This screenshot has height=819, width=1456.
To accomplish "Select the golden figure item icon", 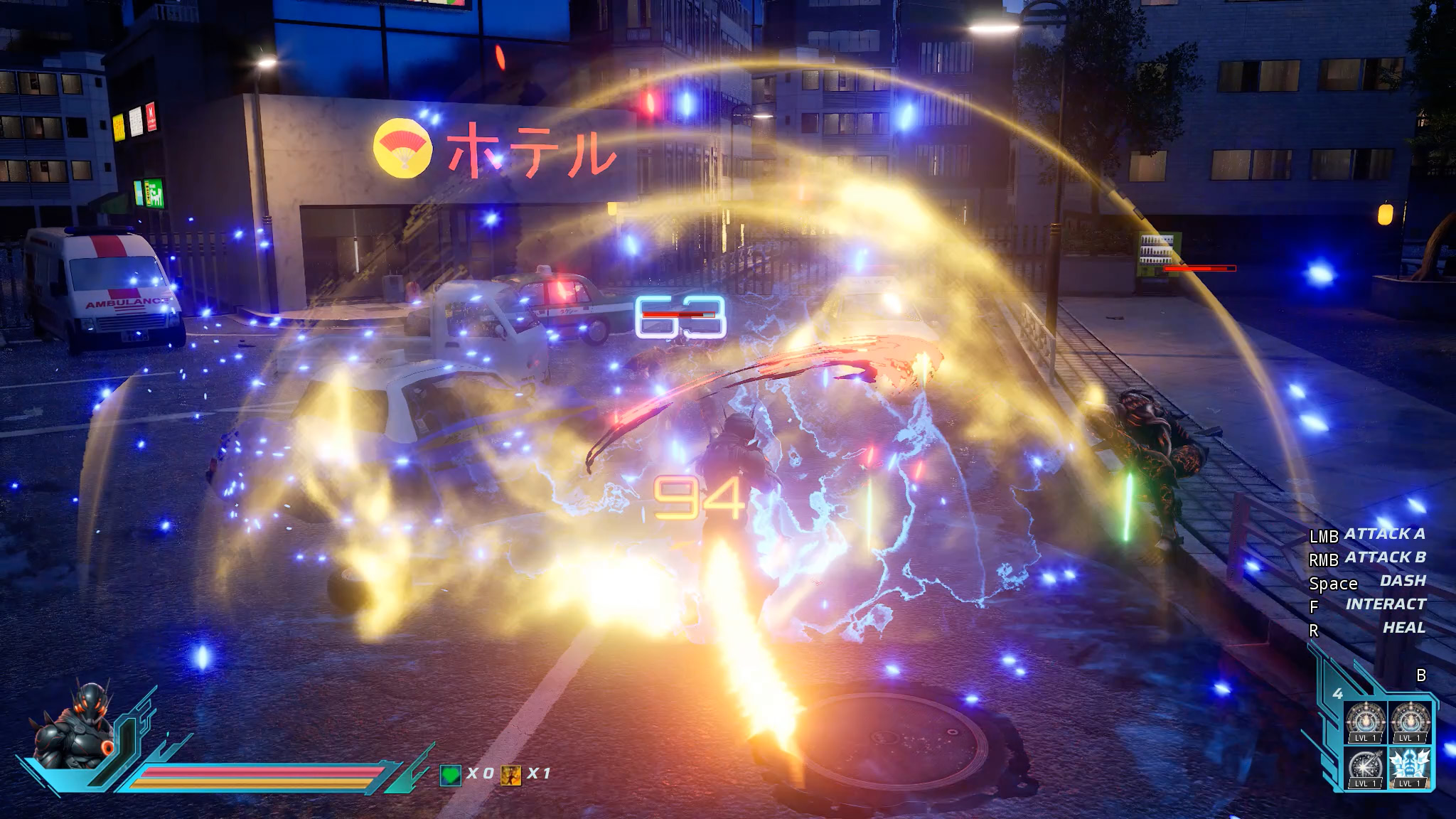I will pos(510,774).
